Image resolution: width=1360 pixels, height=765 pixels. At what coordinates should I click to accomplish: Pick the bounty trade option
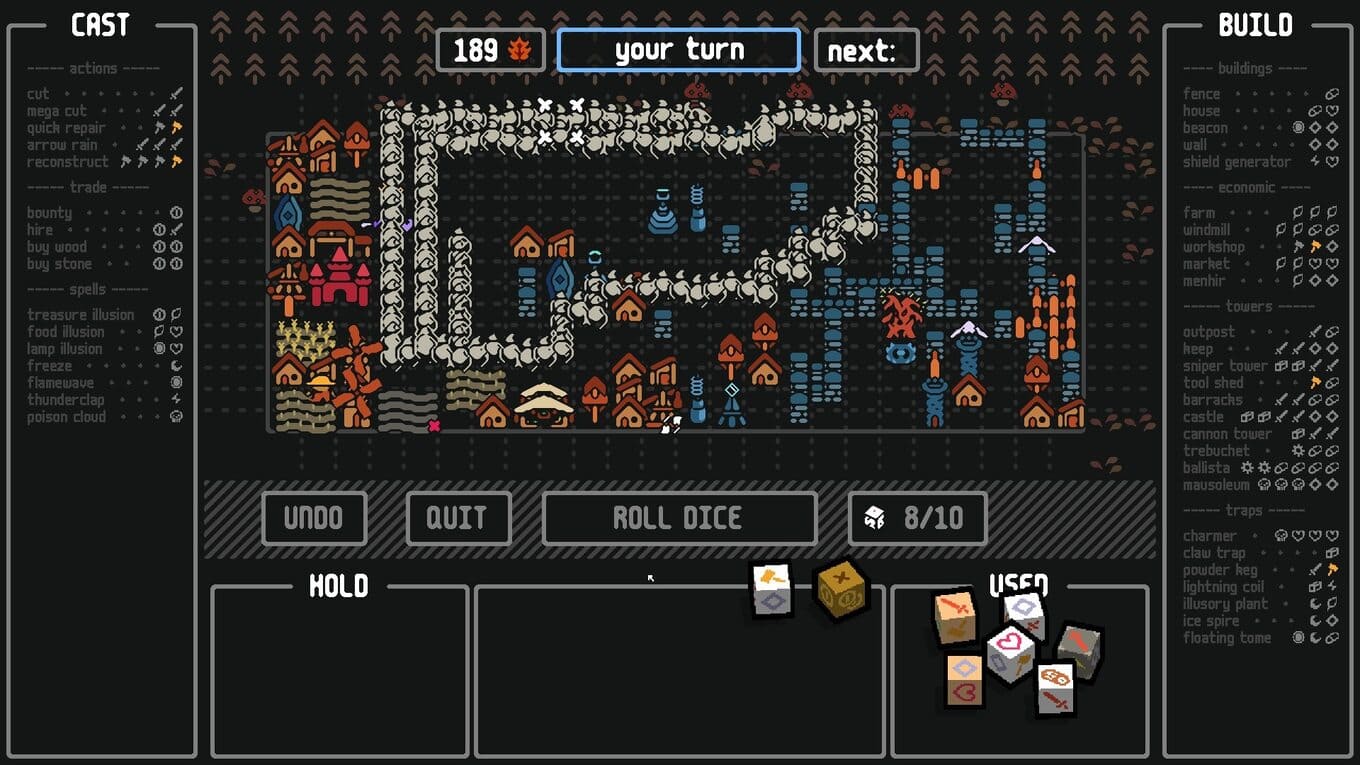pyautogui.click(x=50, y=213)
